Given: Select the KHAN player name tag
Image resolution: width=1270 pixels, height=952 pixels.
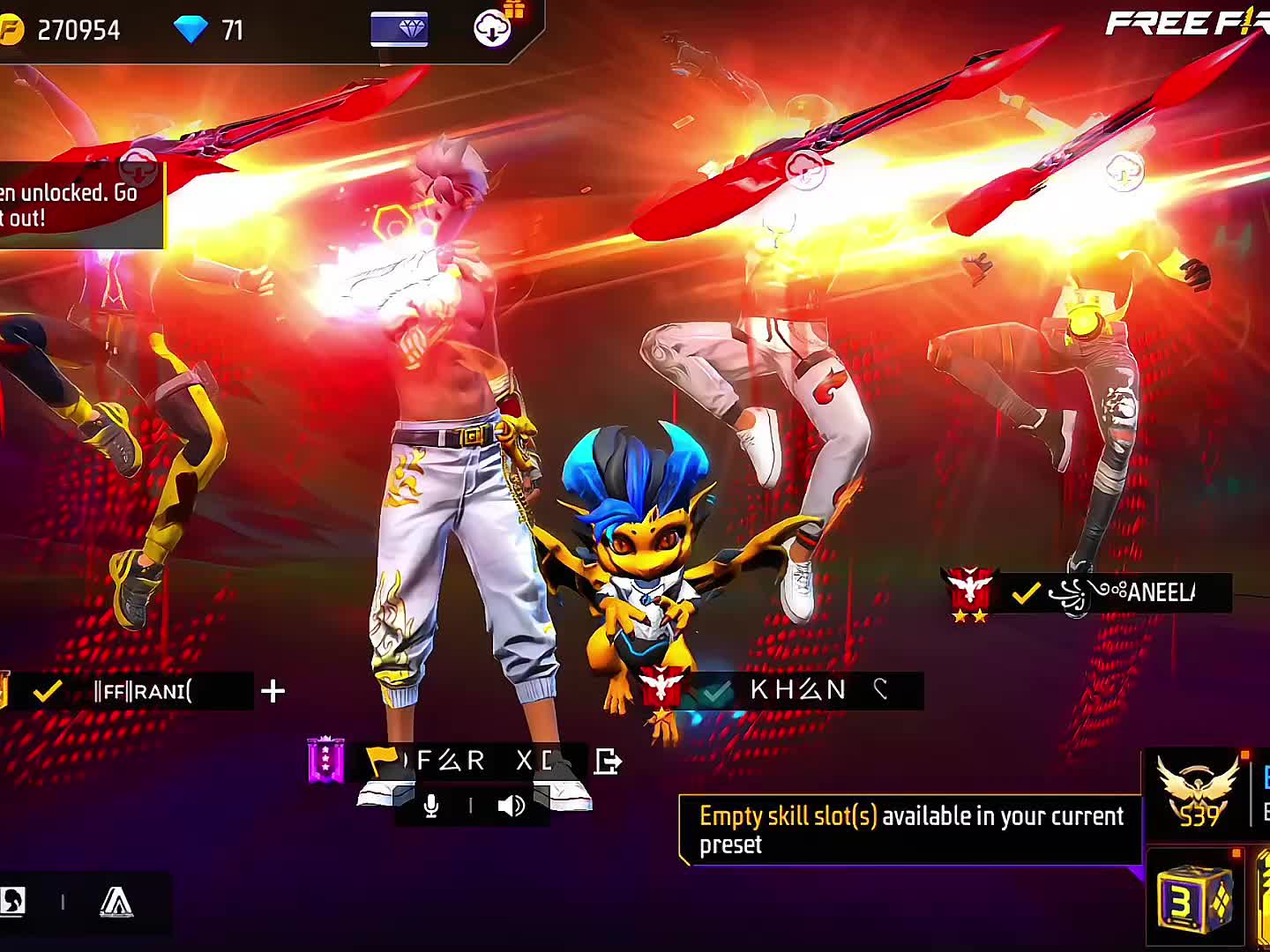Looking at the screenshot, I should pos(798,690).
